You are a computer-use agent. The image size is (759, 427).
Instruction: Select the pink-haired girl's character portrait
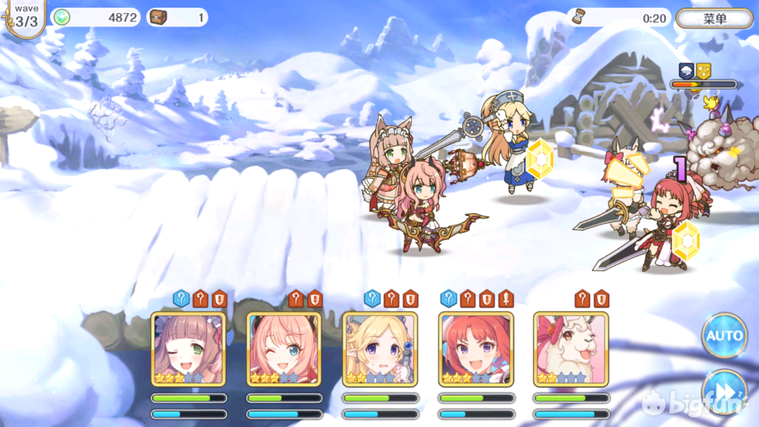284,349
